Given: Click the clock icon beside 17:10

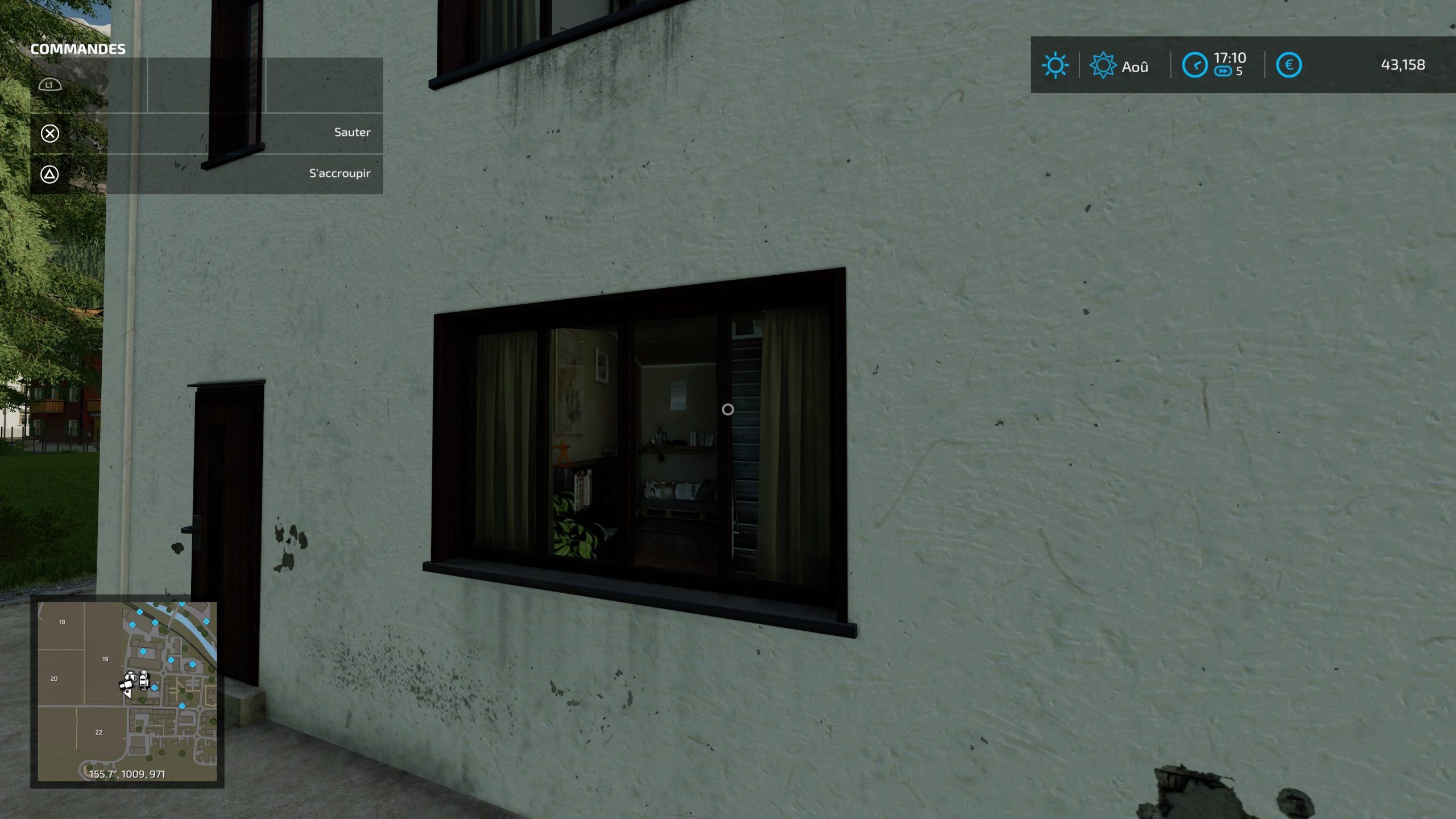Looking at the screenshot, I should [x=1194, y=65].
